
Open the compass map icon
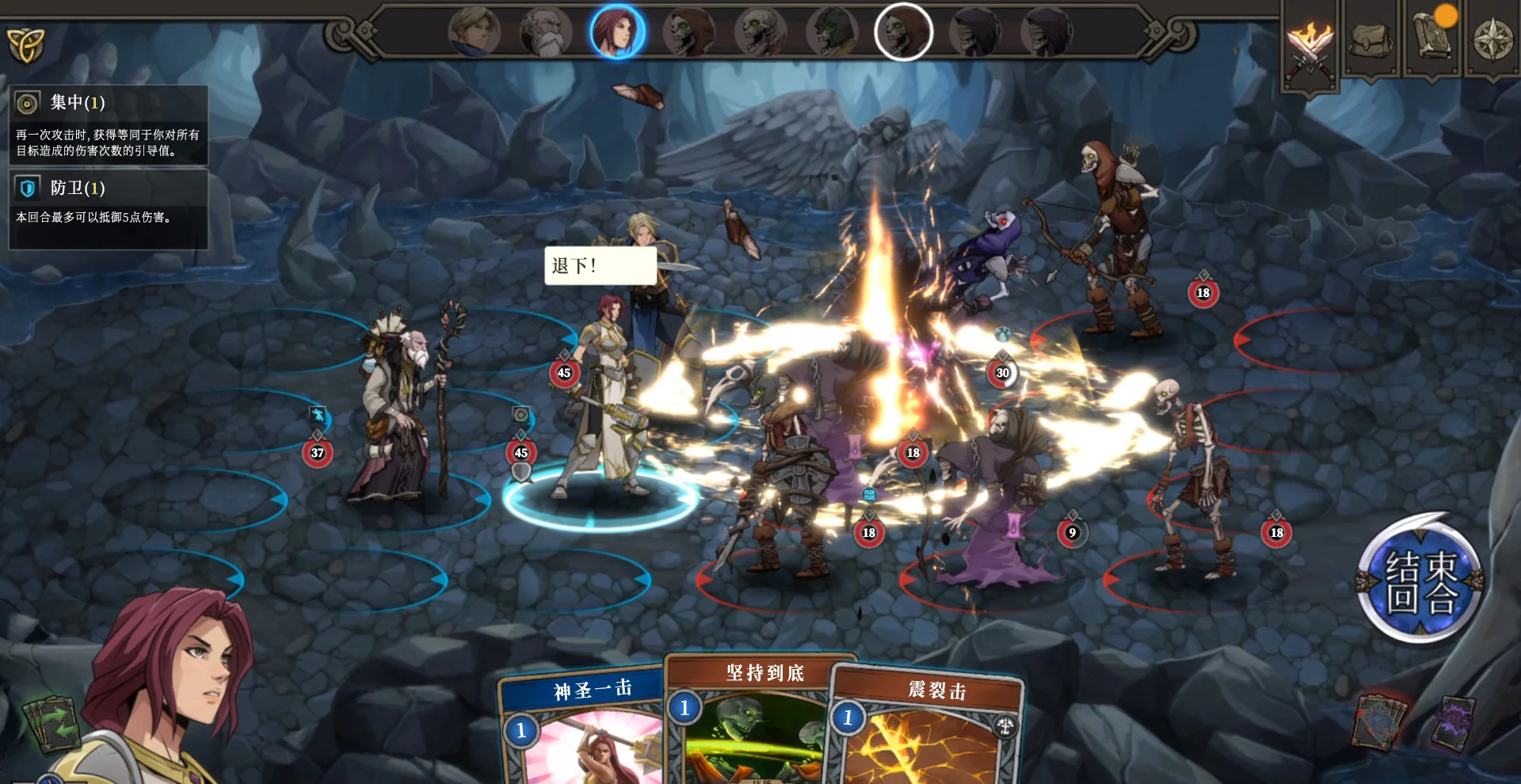tap(1492, 38)
